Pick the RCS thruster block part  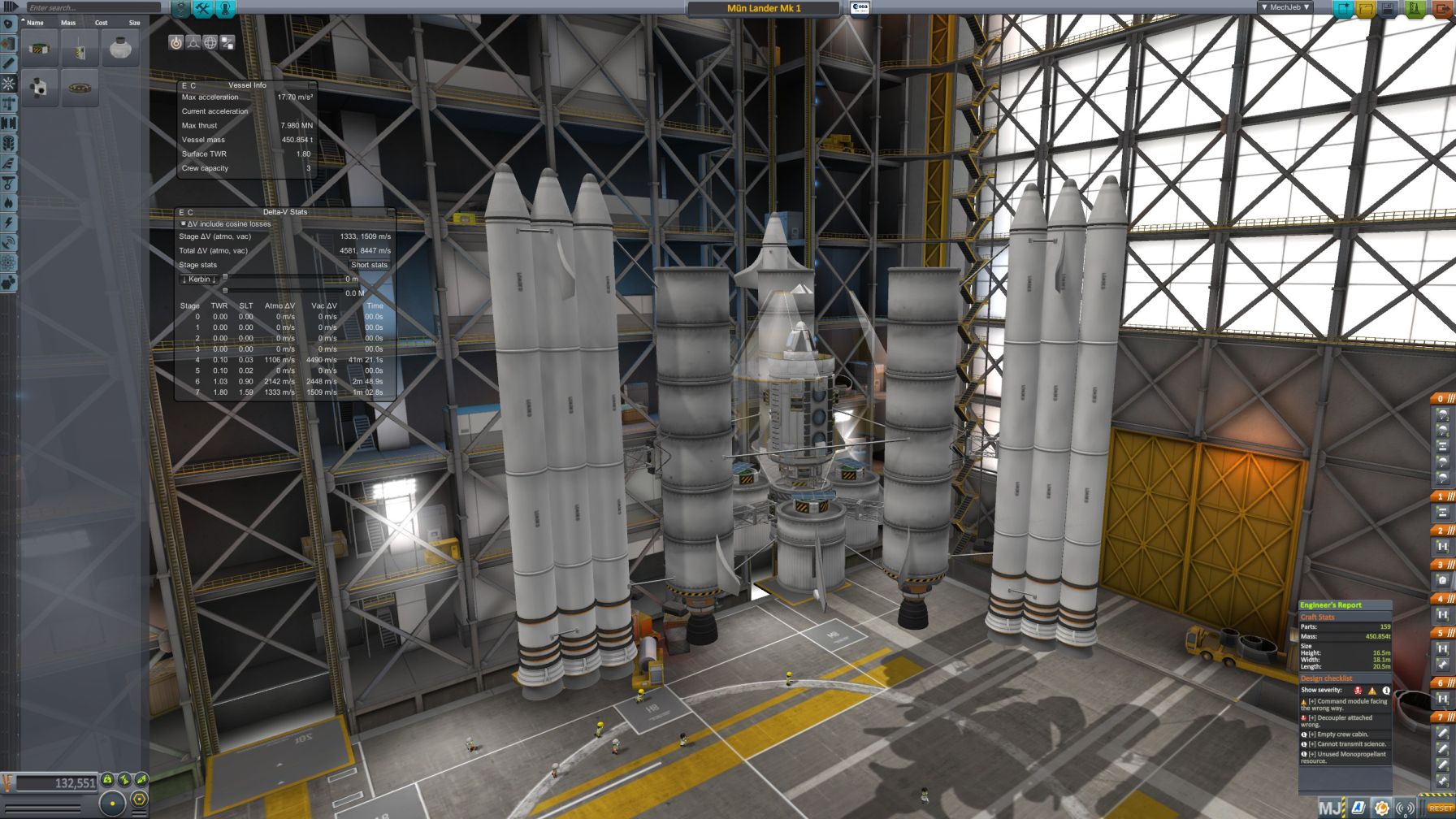point(39,87)
